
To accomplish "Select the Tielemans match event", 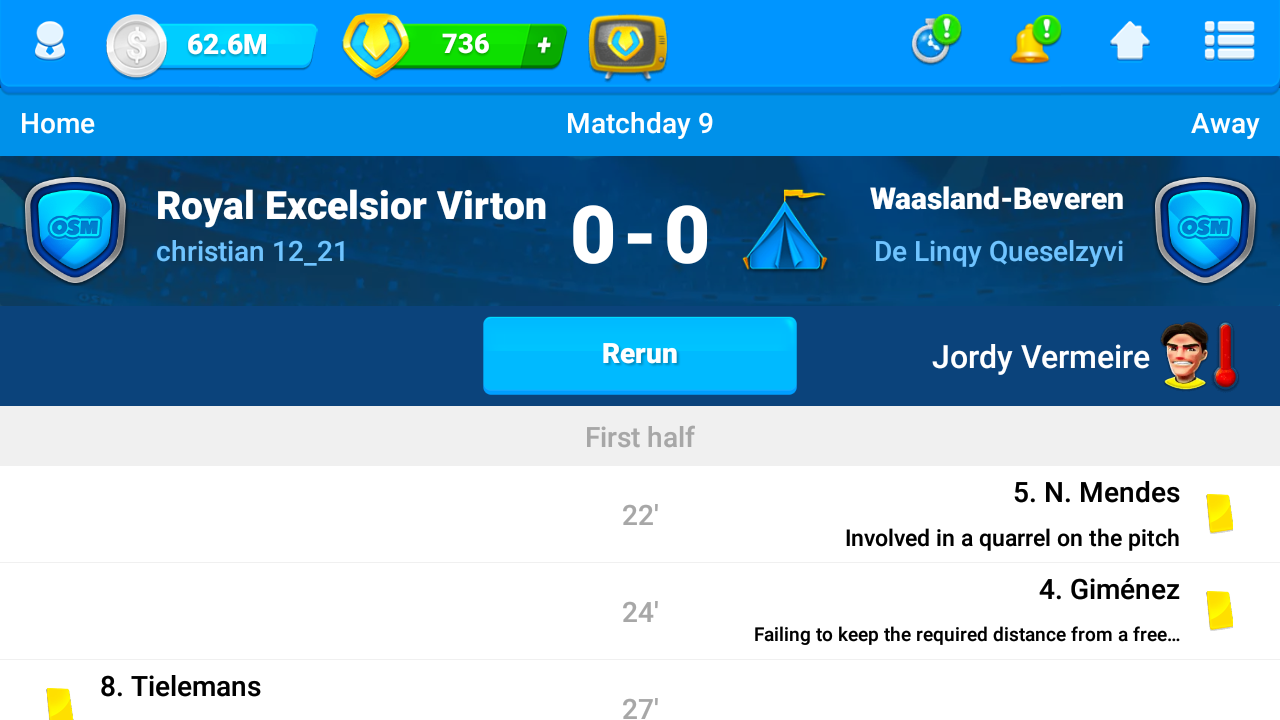I will [x=180, y=687].
